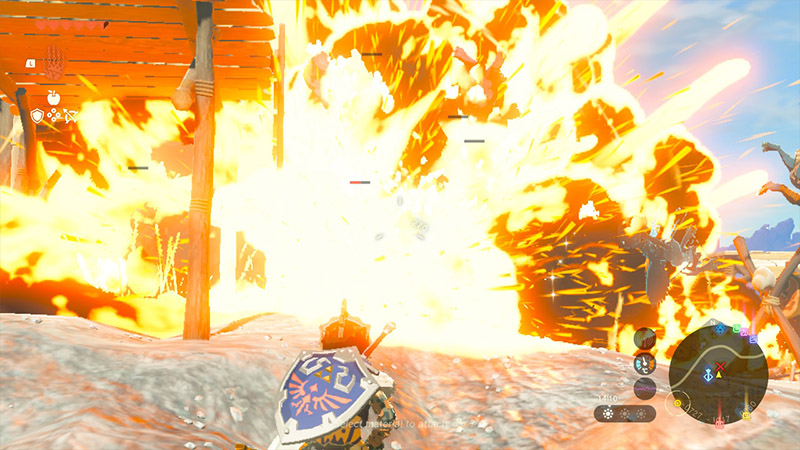Select the bow and arrow icon
The height and width of the screenshot is (450, 800).
pos(71,116)
